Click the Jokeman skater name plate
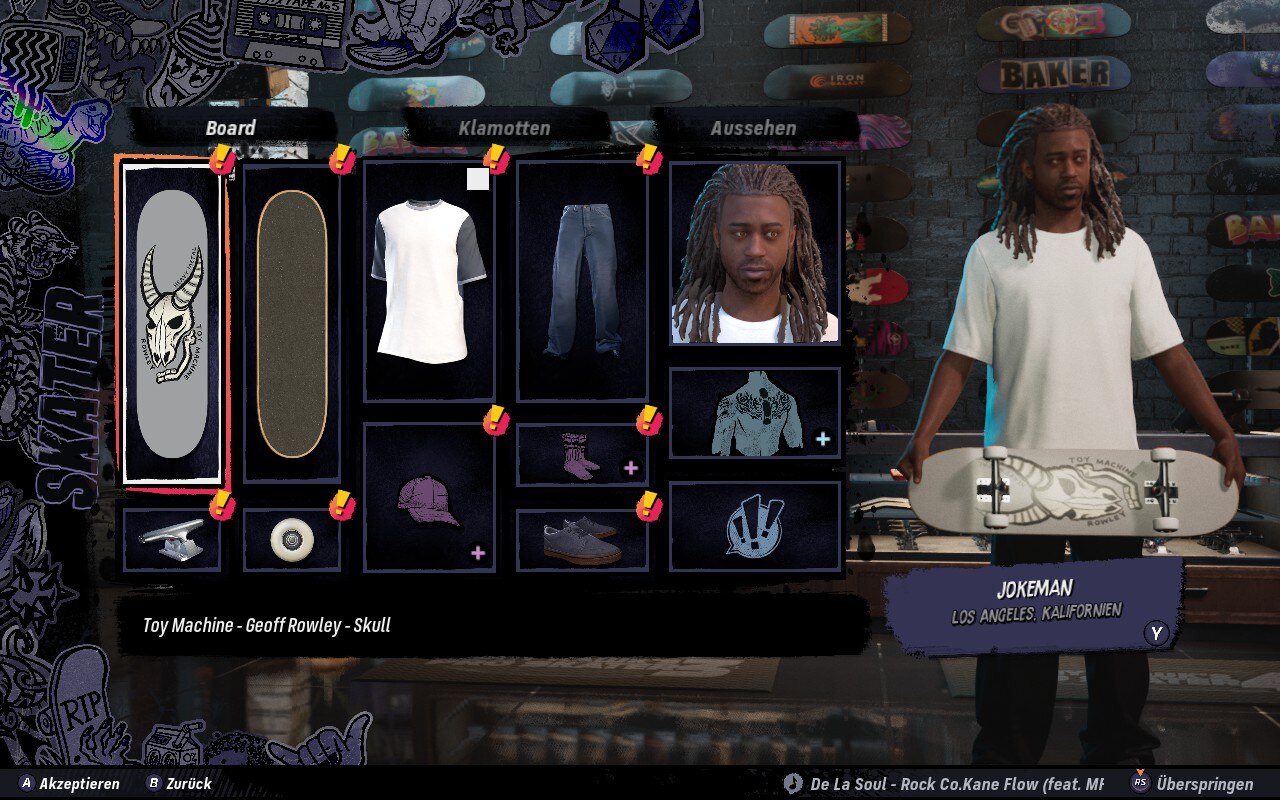The width and height of the screenshot is (1280, 800). [1034, 600]
